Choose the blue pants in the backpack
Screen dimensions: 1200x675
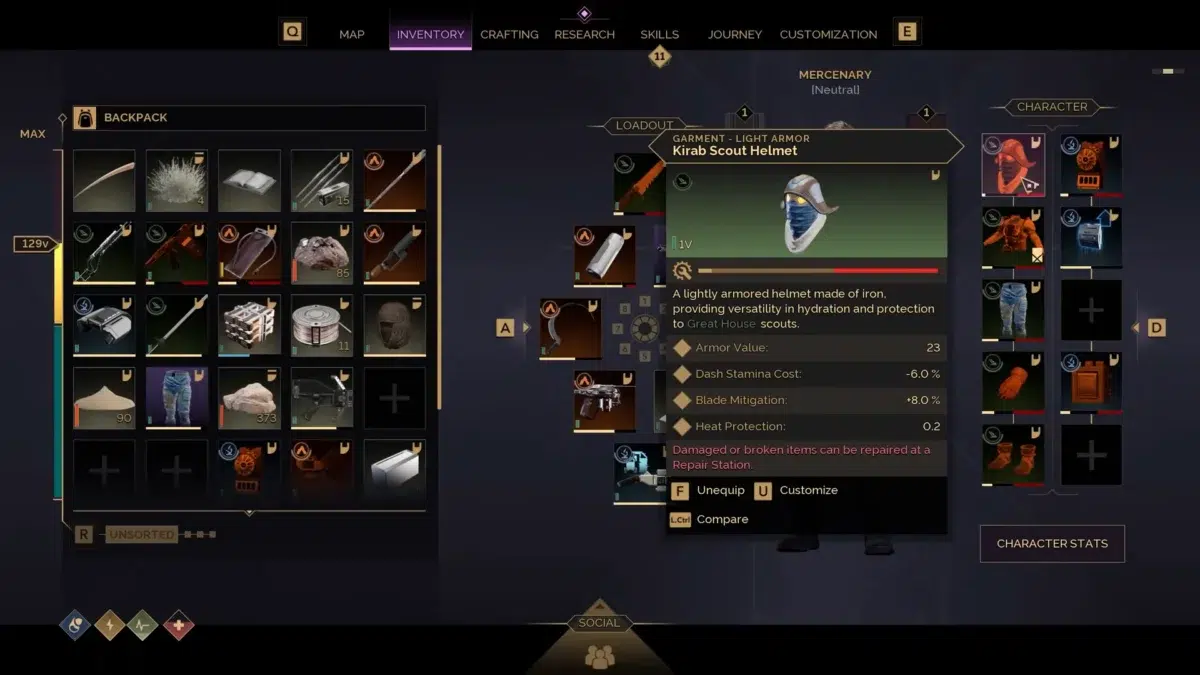(x=177, y=398)
